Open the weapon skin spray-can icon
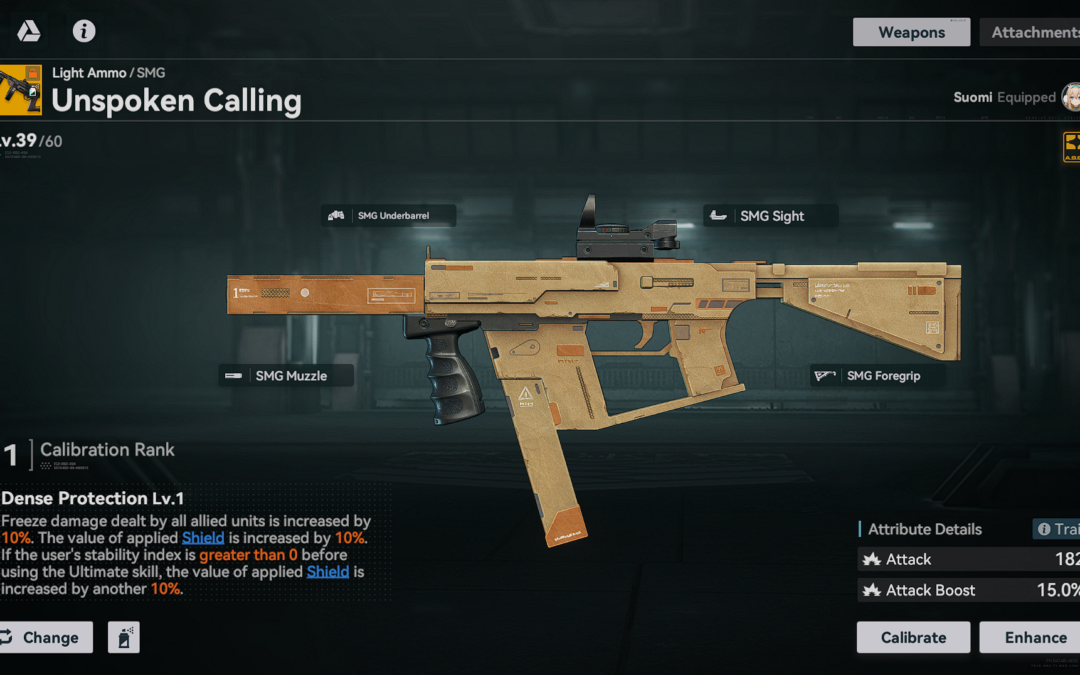Viewport: 1080px width, 675px height. (x=124, y=637)
